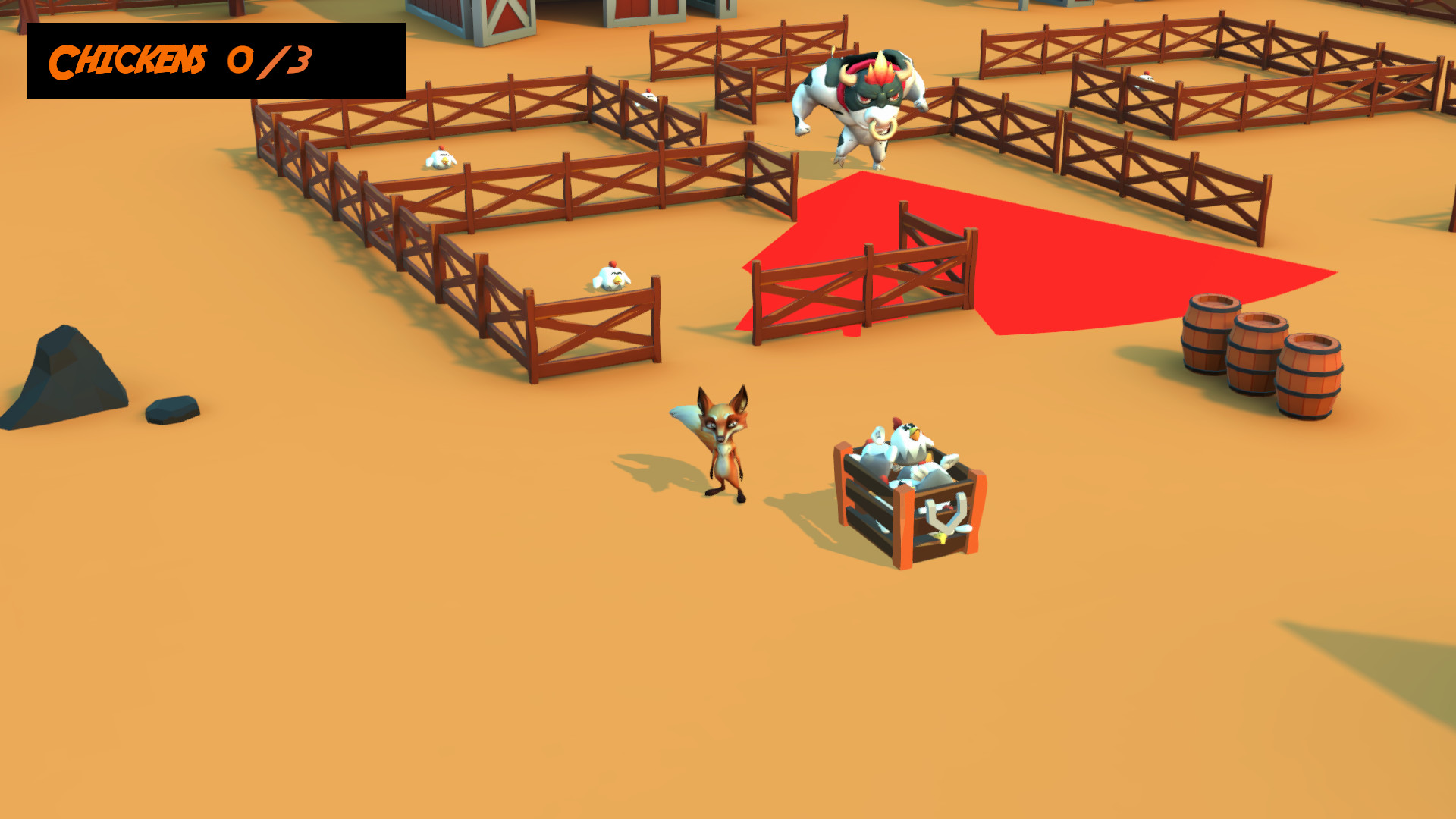The height and width of the screenshot is (819, 1456).
Task: Click the CHICKENS 0/3 HUD label
Action: click(182, 61)
